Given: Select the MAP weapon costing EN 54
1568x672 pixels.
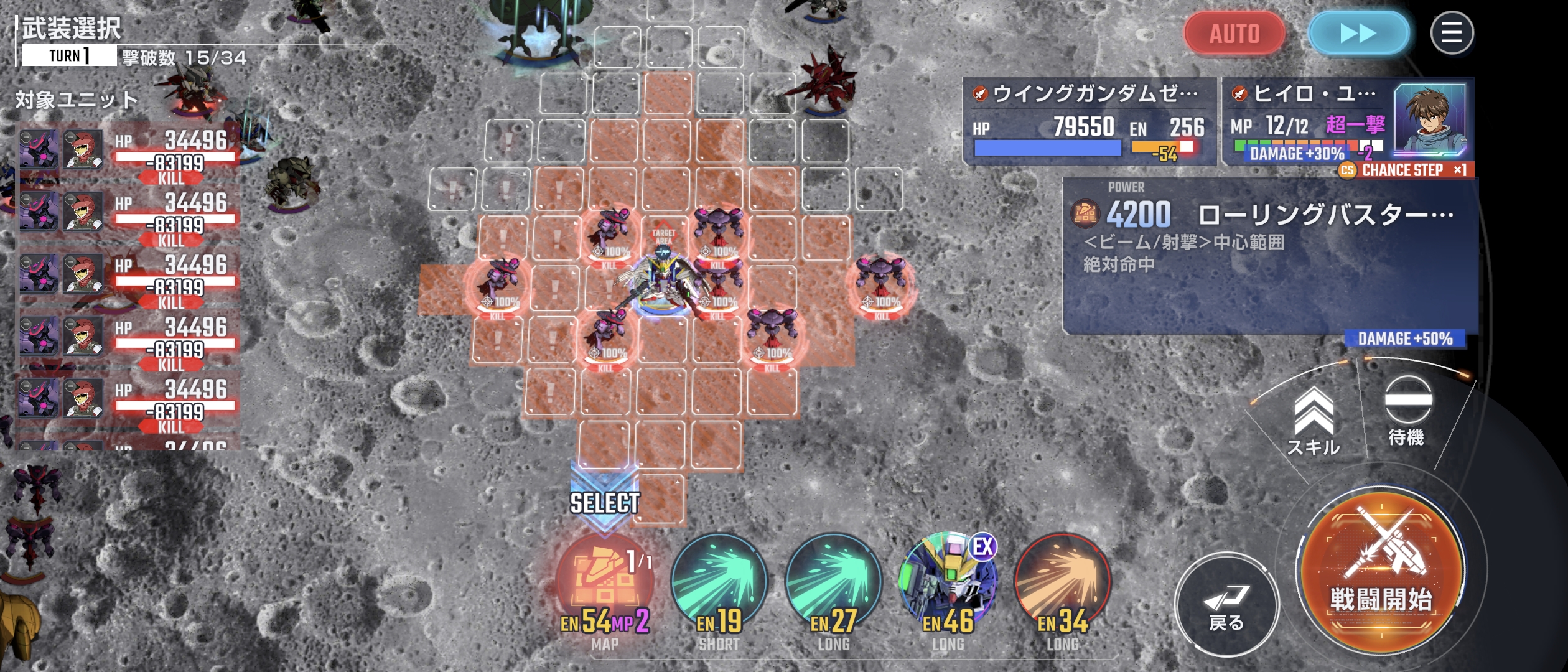Looking at the screenshot, I should coord(605,582).
